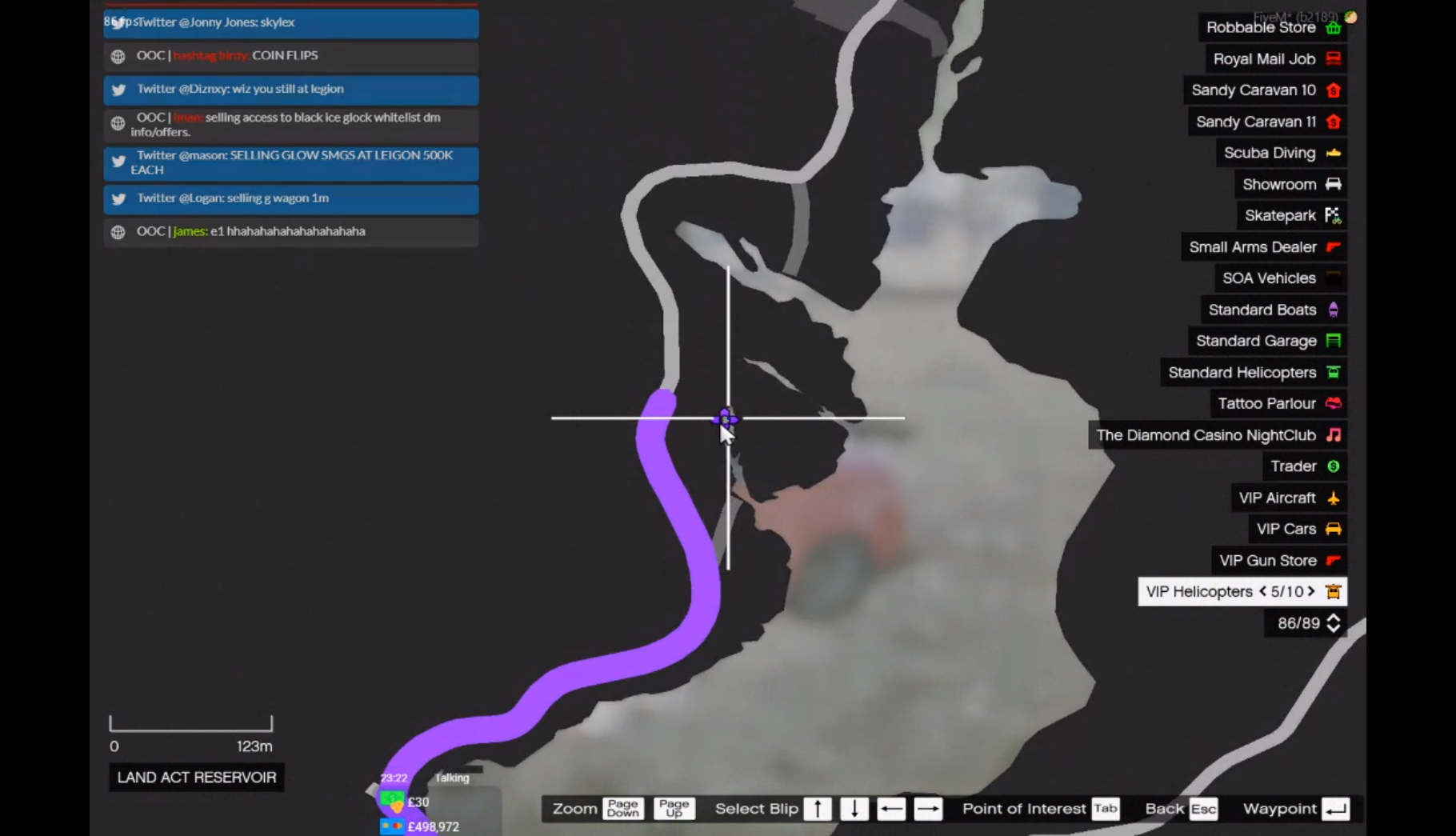1456x836 pixels.
Task: Click the Trader dollar icon
Action: (1331, 466)
